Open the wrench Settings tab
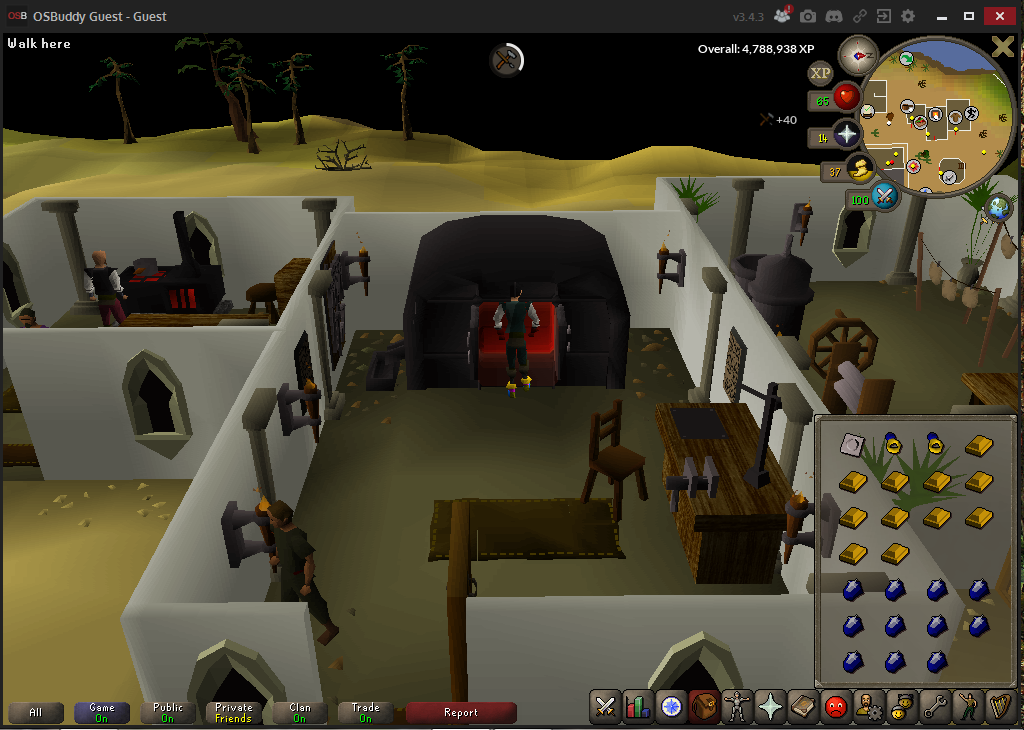Viewport: 1024px width, 730px height. (935, 707)
